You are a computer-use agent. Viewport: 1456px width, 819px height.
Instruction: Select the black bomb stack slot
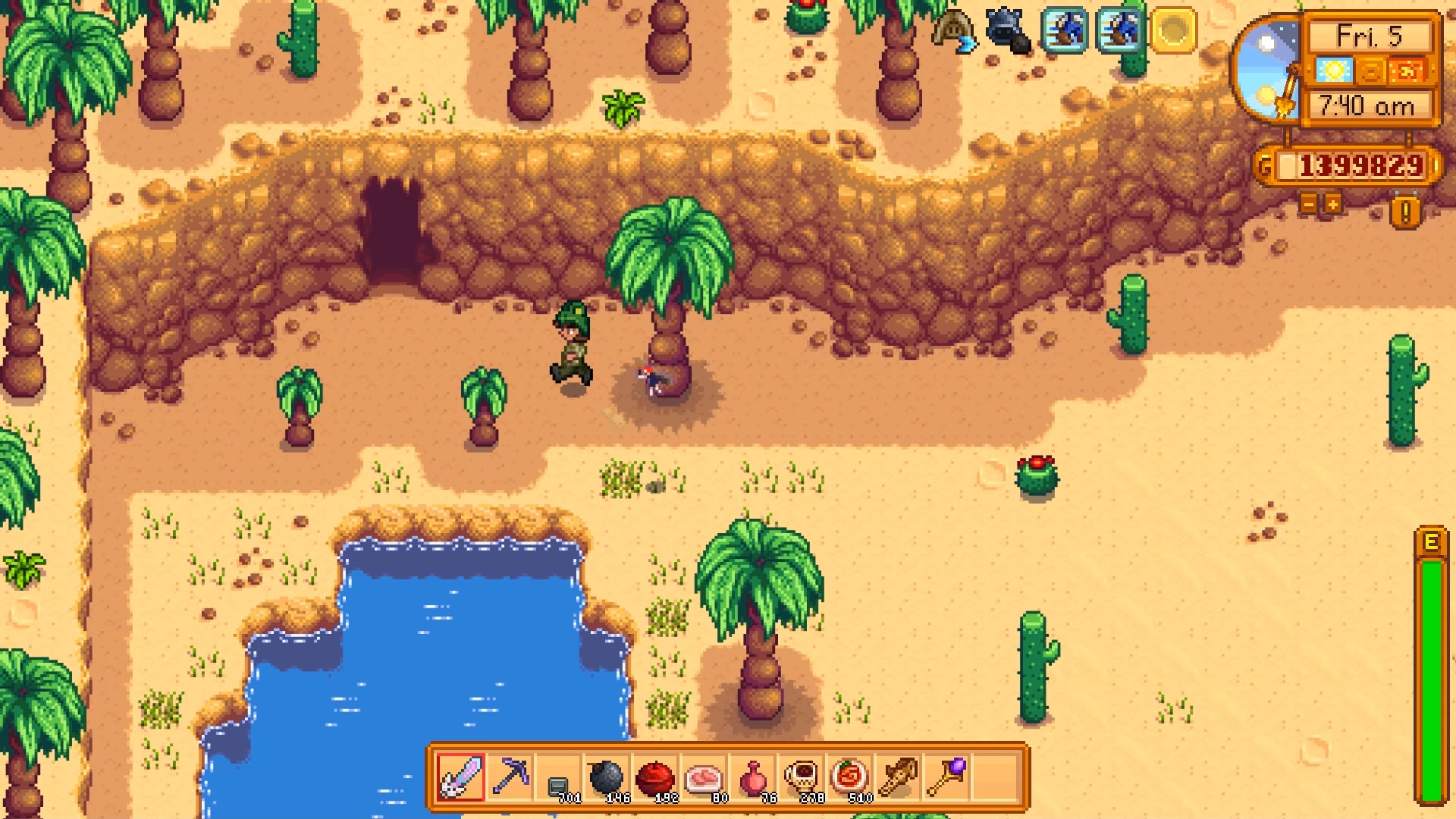point(607,777)
